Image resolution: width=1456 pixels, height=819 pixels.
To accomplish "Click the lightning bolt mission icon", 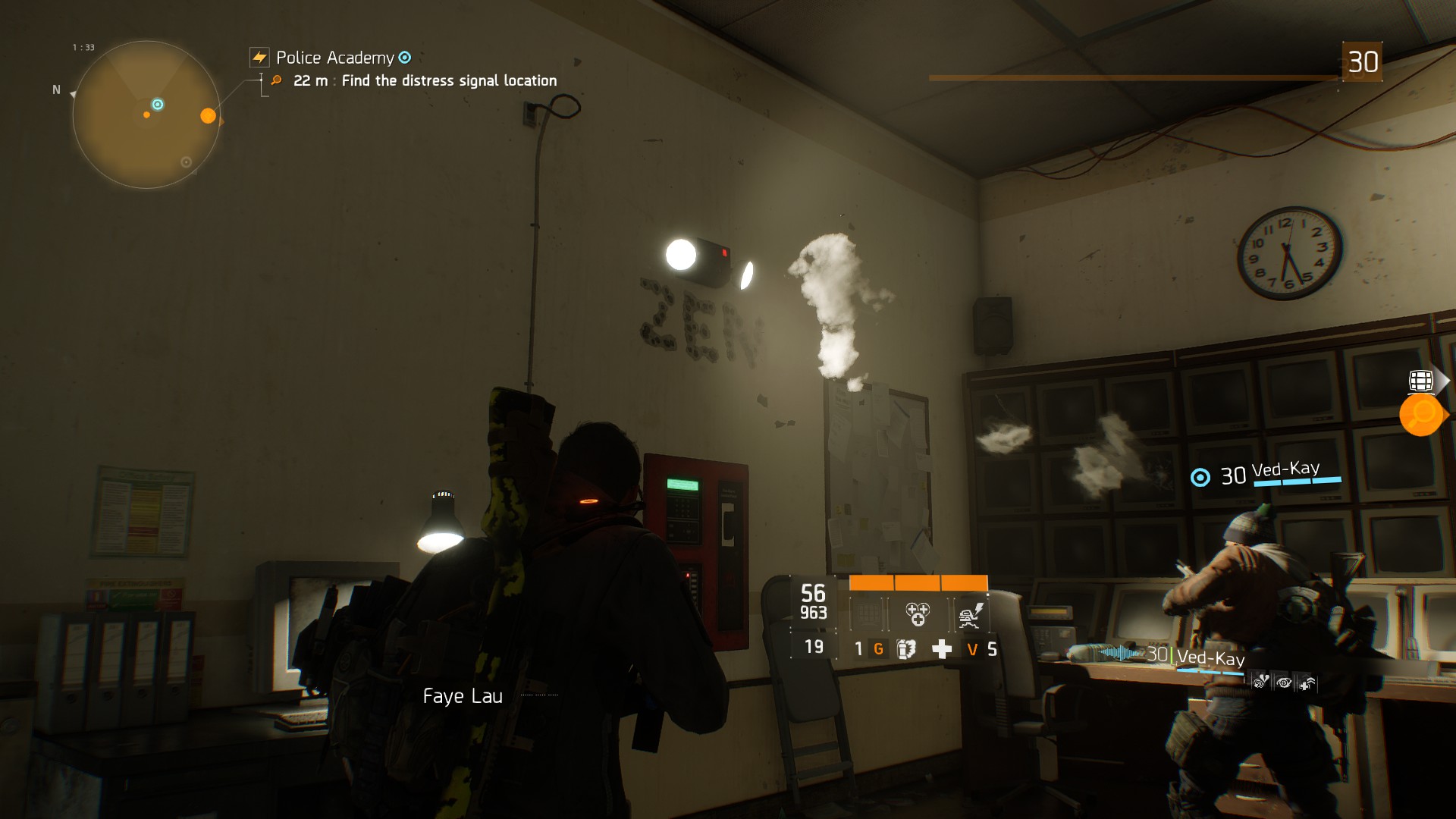I will [x=259, y=58].
